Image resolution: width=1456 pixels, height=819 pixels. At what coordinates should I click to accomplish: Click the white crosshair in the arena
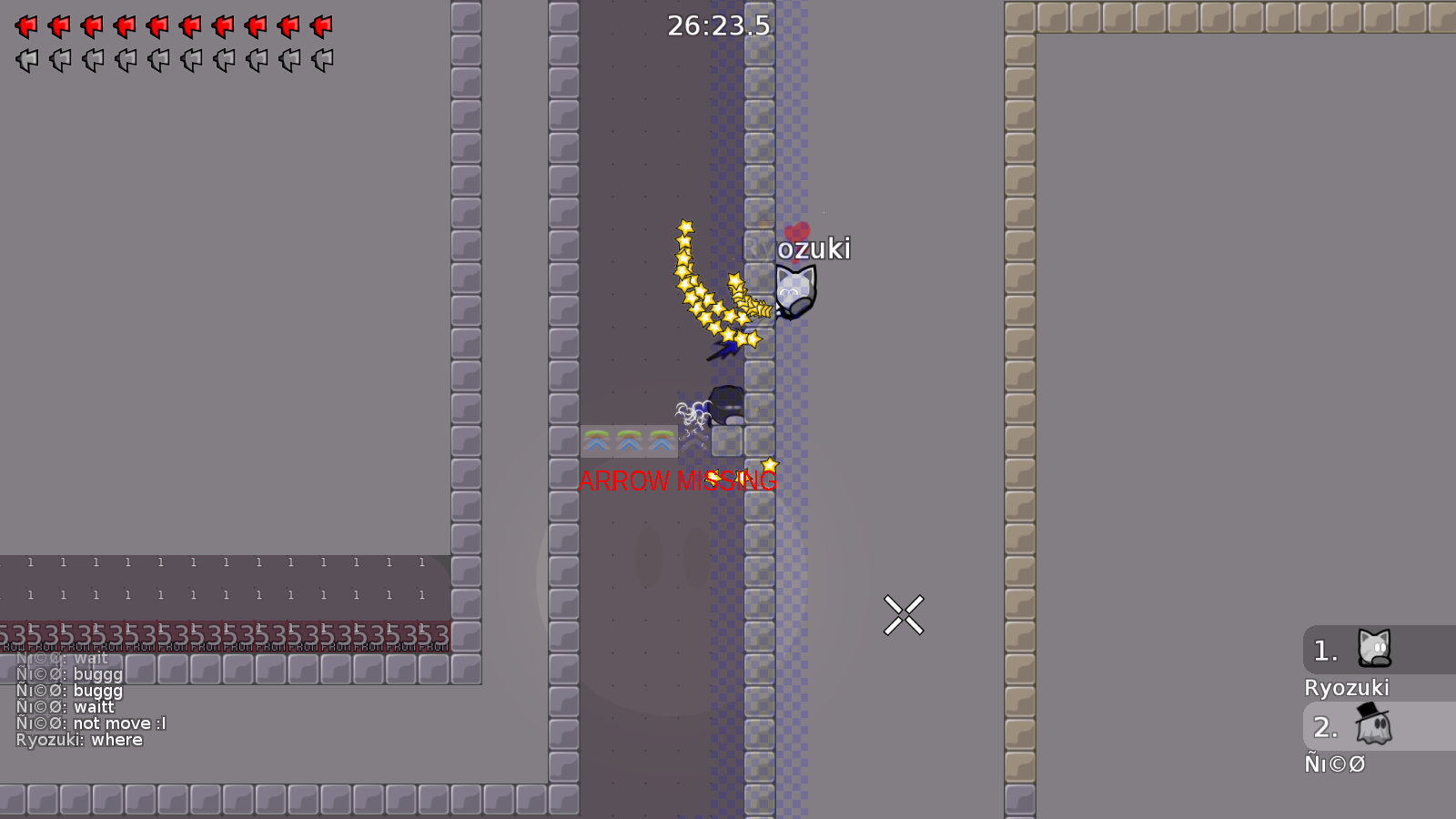[904, 615]
